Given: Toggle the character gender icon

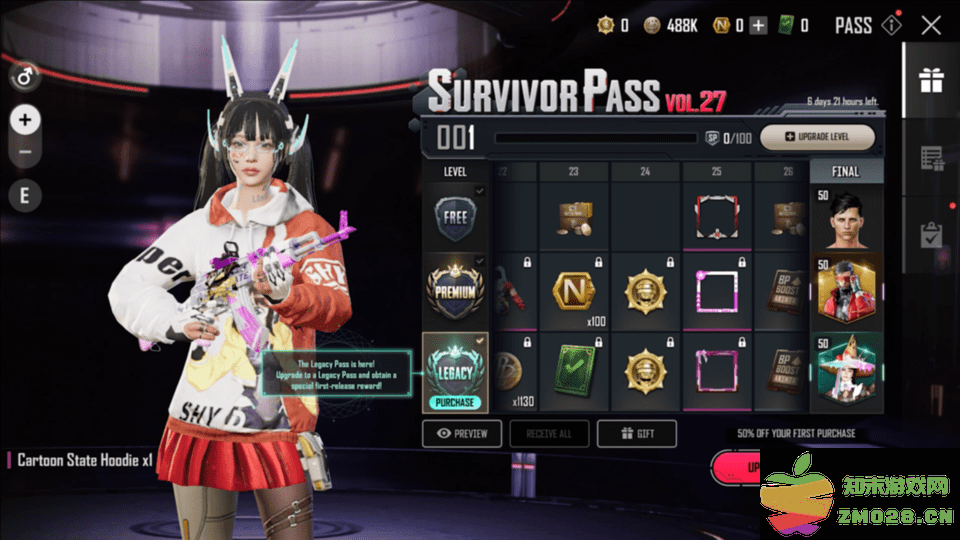Looking at the screenshot, I should pyautogui.click(x=25, y=75).
